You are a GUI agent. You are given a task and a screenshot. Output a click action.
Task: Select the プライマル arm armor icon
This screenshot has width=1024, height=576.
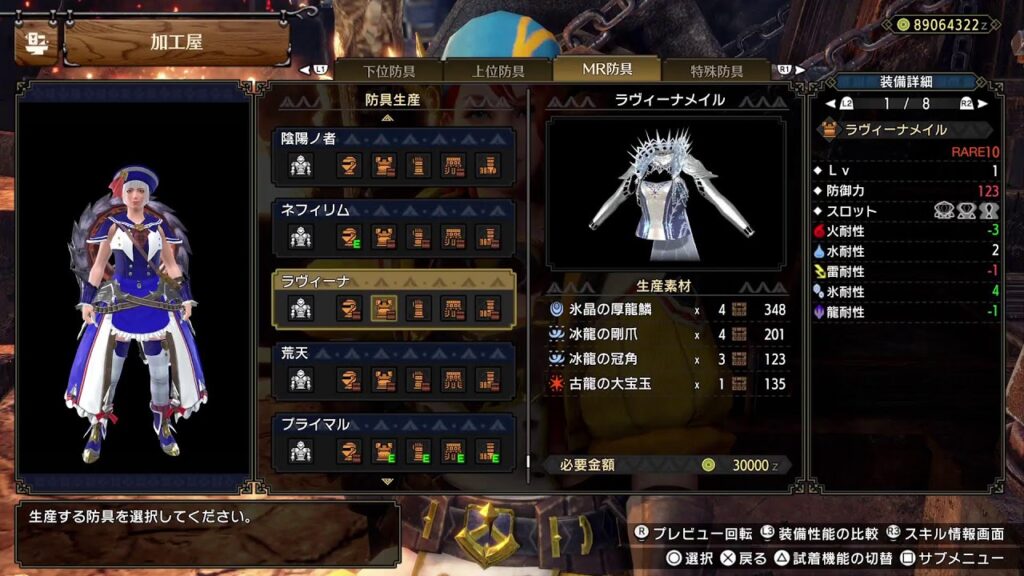click(419, 451)
